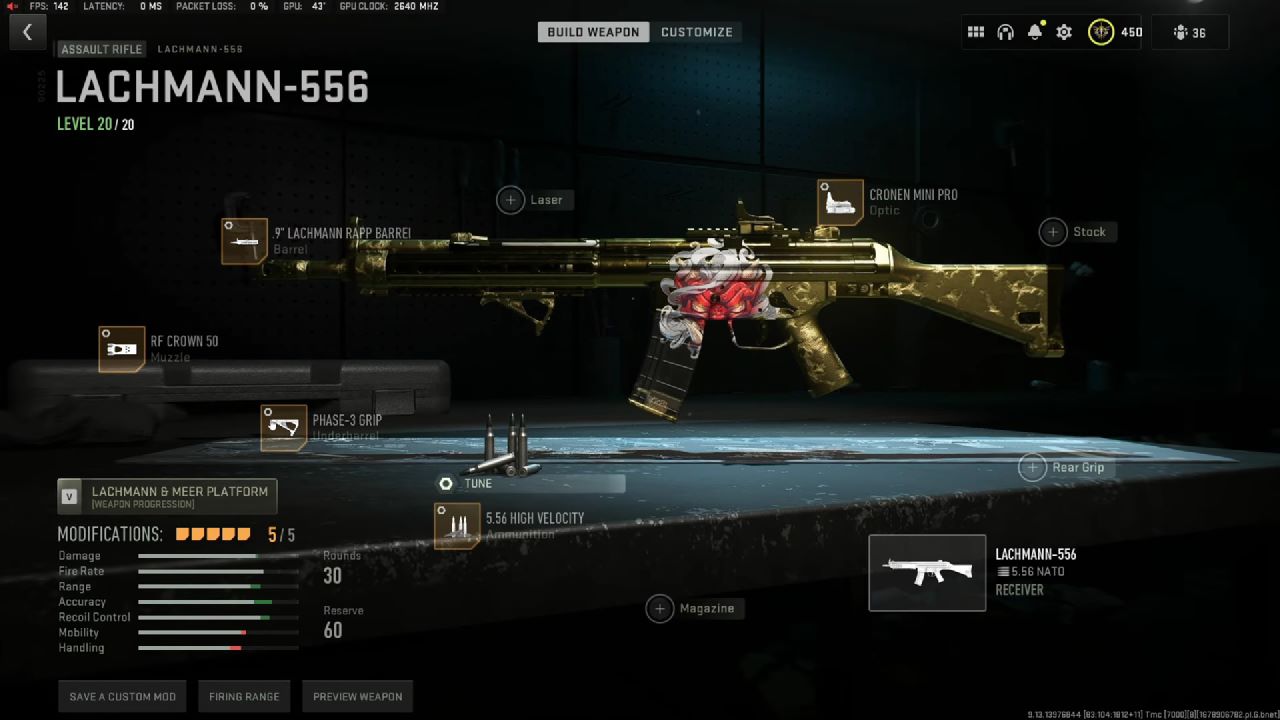The image size is (1280, 720).
Task: Select the Cronen Mini Pro optic attachment
Action: [x=842, y=200]
